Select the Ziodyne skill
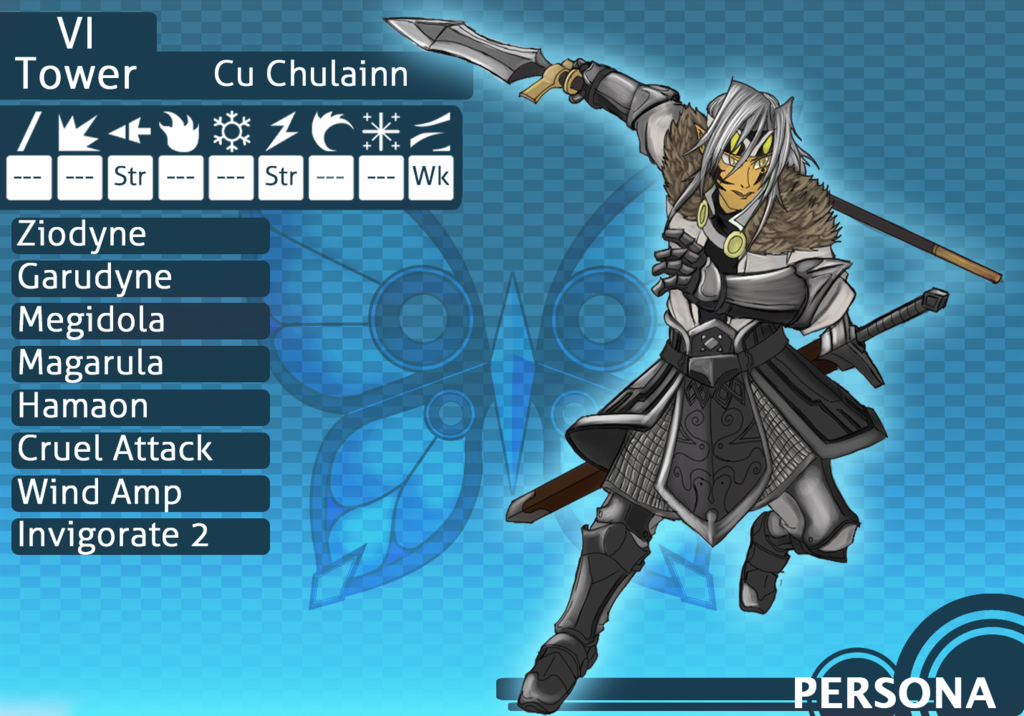This screenshot has width=1024, height=716. pyautogui.click(x=140, y=235)
